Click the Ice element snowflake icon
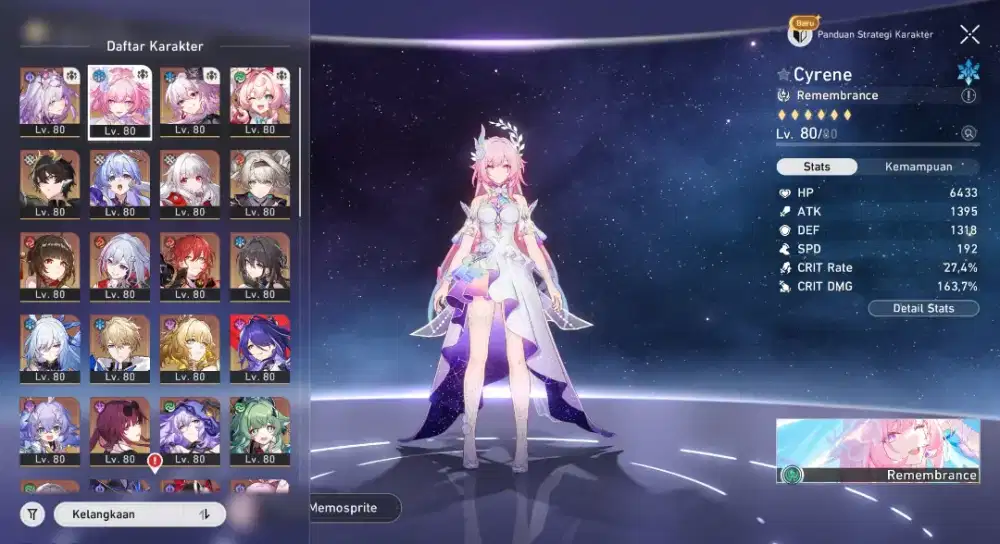 [x=968, y=72]
